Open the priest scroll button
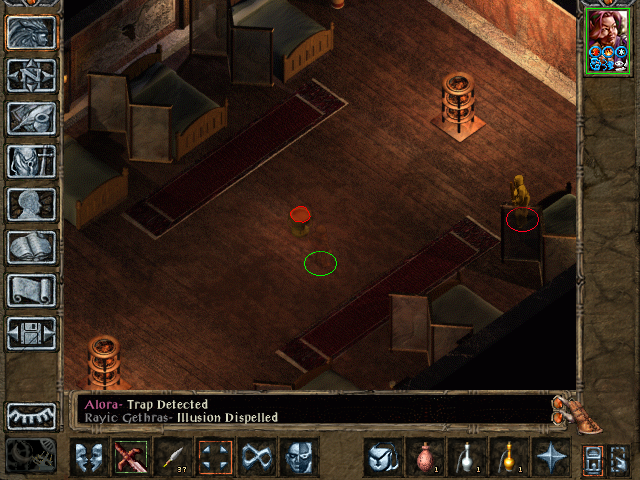This screenshot has width=640, height=480. [x=31, y=290]
